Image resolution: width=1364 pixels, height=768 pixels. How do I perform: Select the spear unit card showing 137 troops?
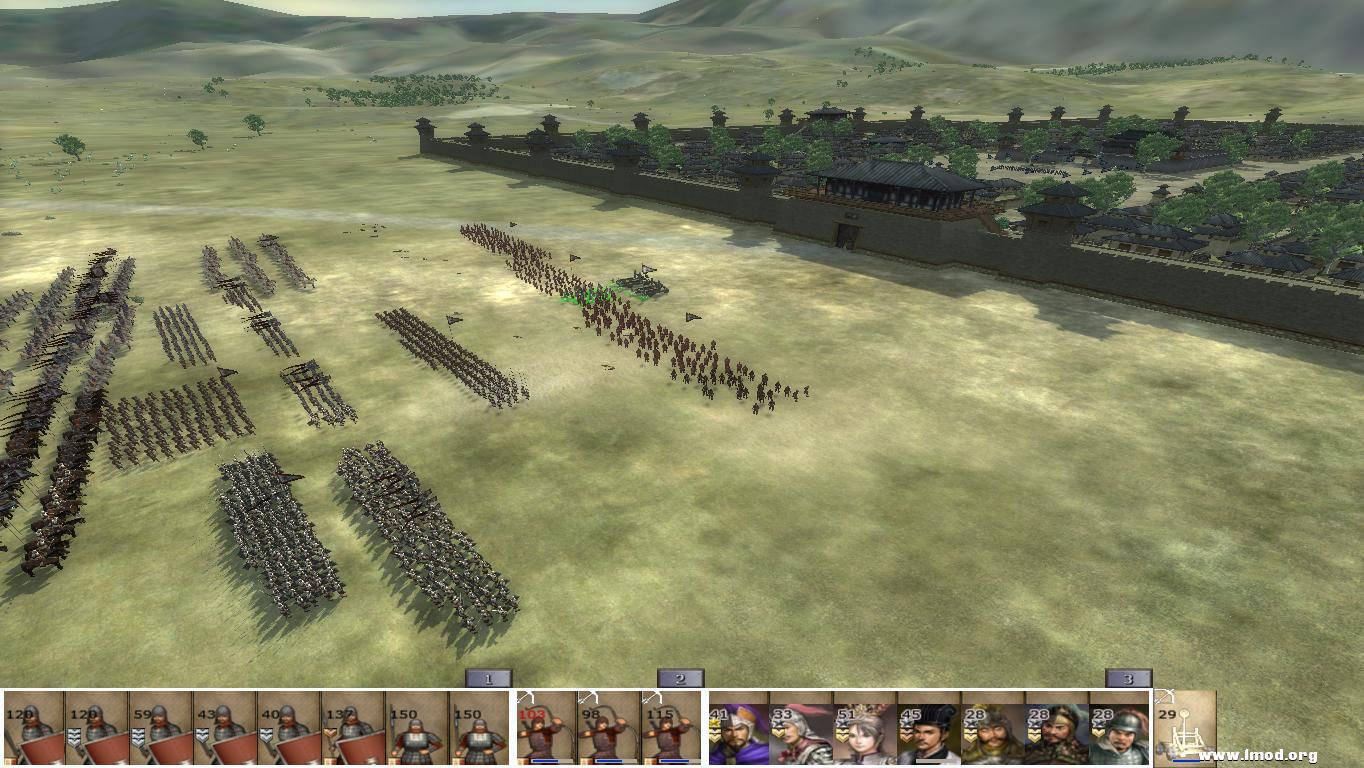349,730
